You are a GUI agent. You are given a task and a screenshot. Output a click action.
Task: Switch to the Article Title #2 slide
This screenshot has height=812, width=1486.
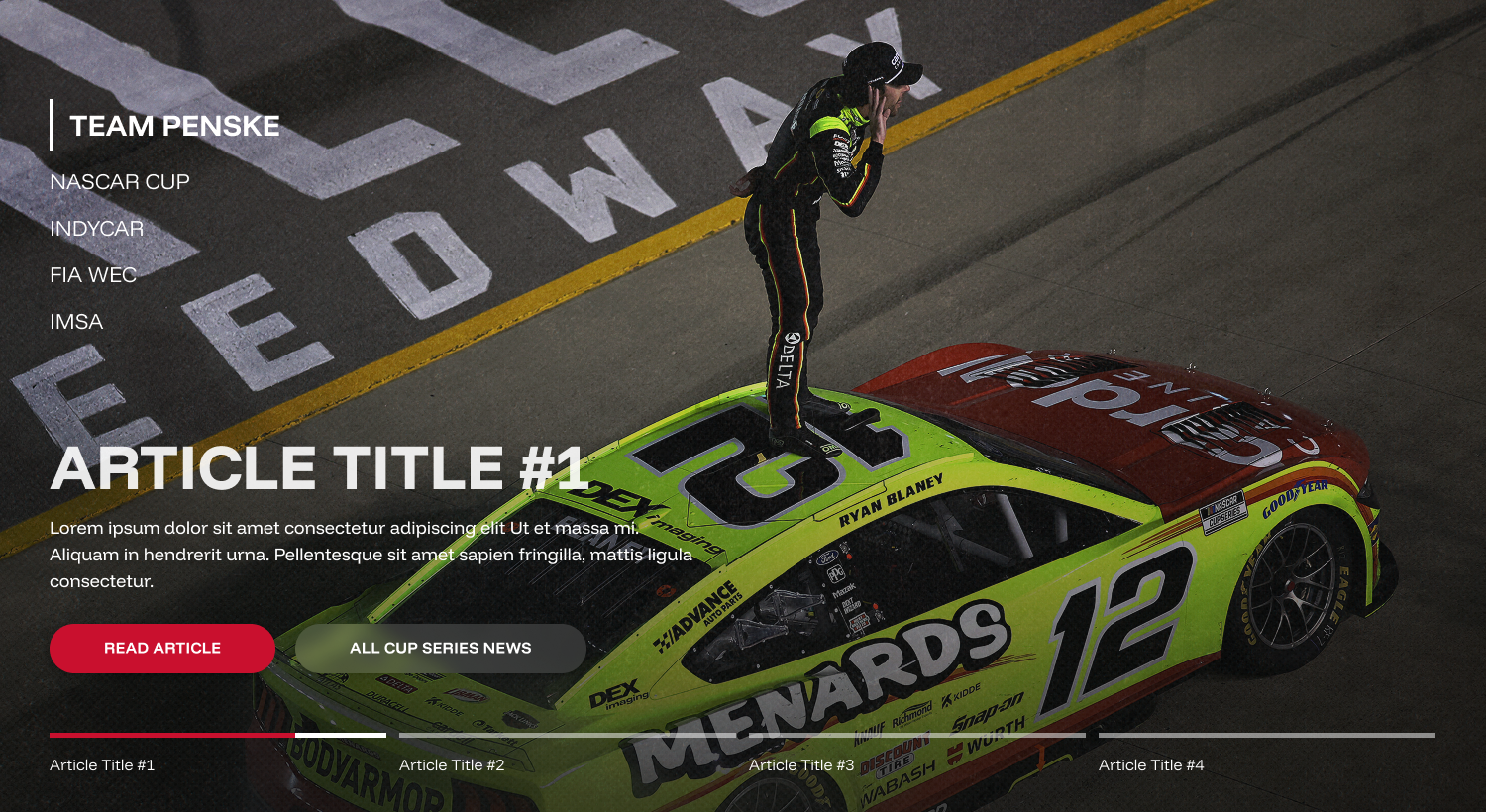coord(452,764)
